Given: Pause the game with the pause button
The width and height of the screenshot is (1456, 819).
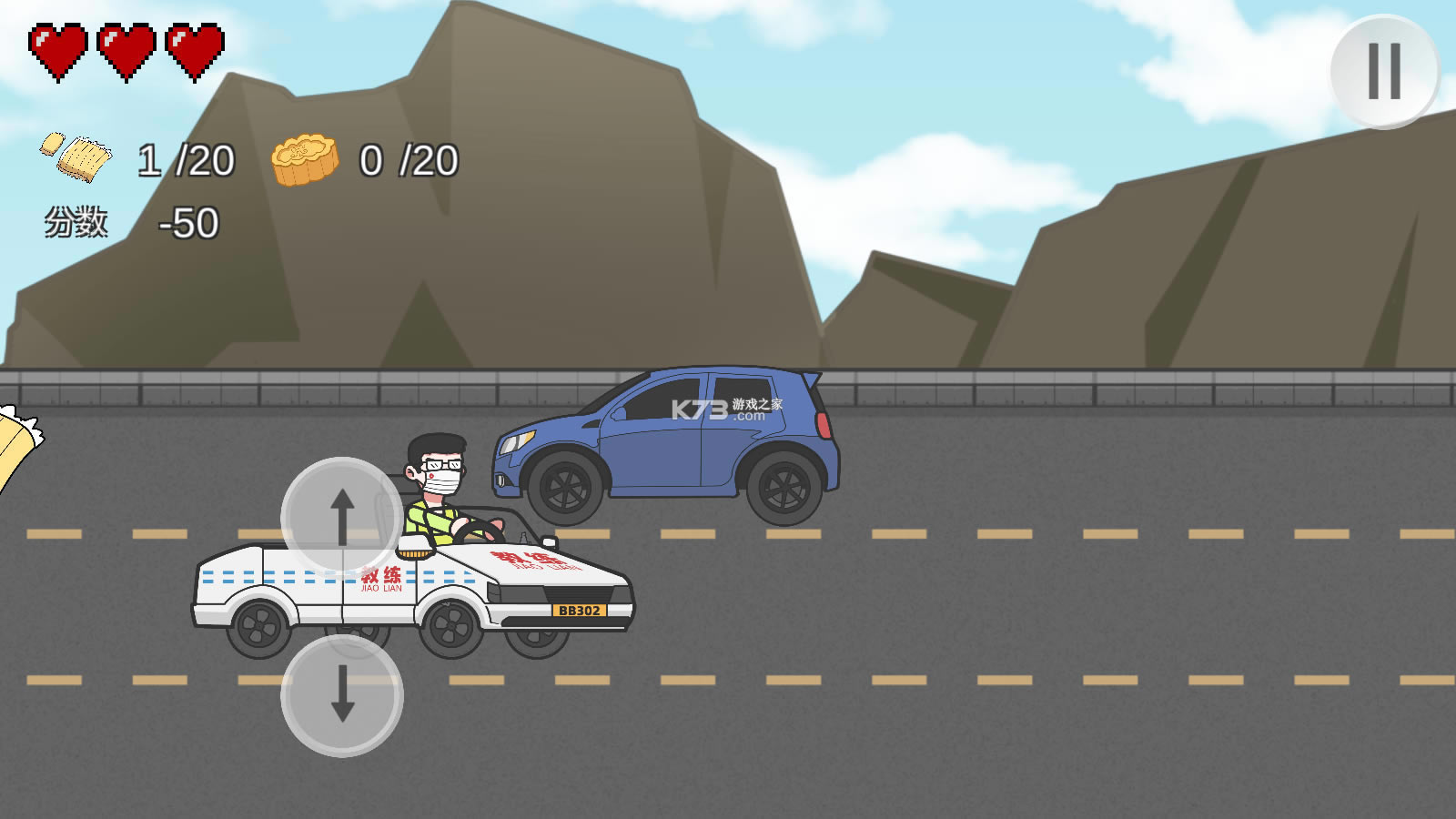Looking at the screenshot, I should (x=1384, y=71).
